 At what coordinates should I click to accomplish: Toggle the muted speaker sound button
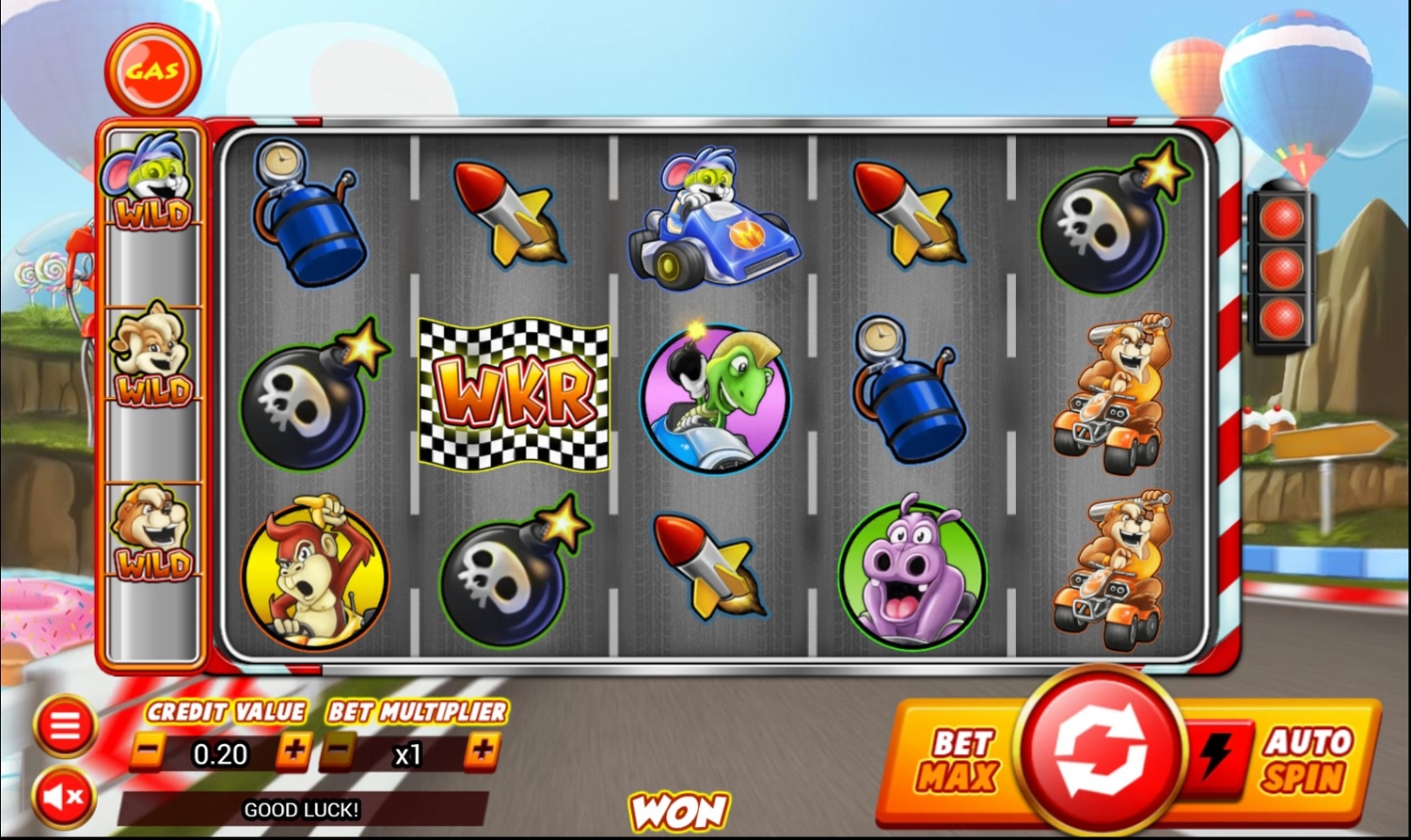tap(64, 798)
